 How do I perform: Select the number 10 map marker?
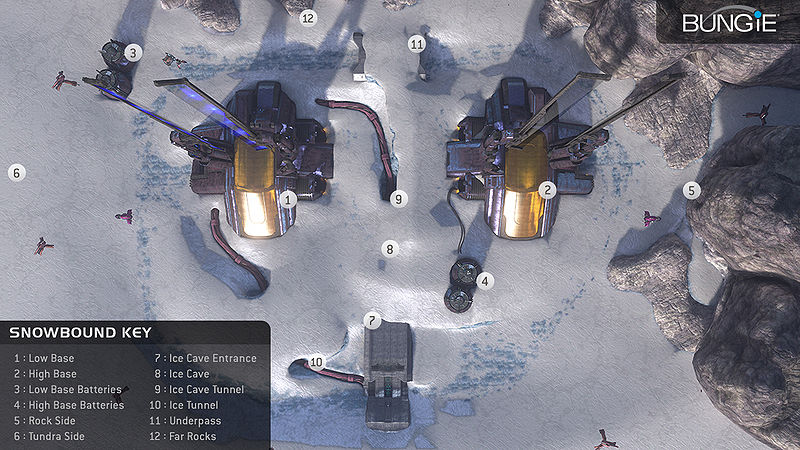[316, 362]
